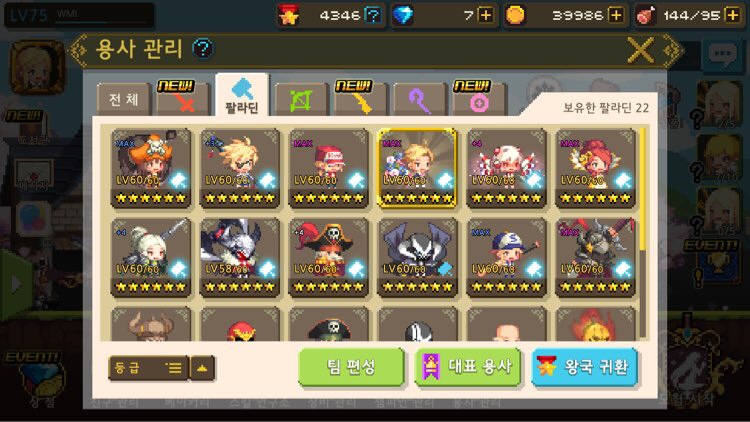750x422 pixels.
Task: Switch to the pink ring class tab
Action: click(478, 101)
